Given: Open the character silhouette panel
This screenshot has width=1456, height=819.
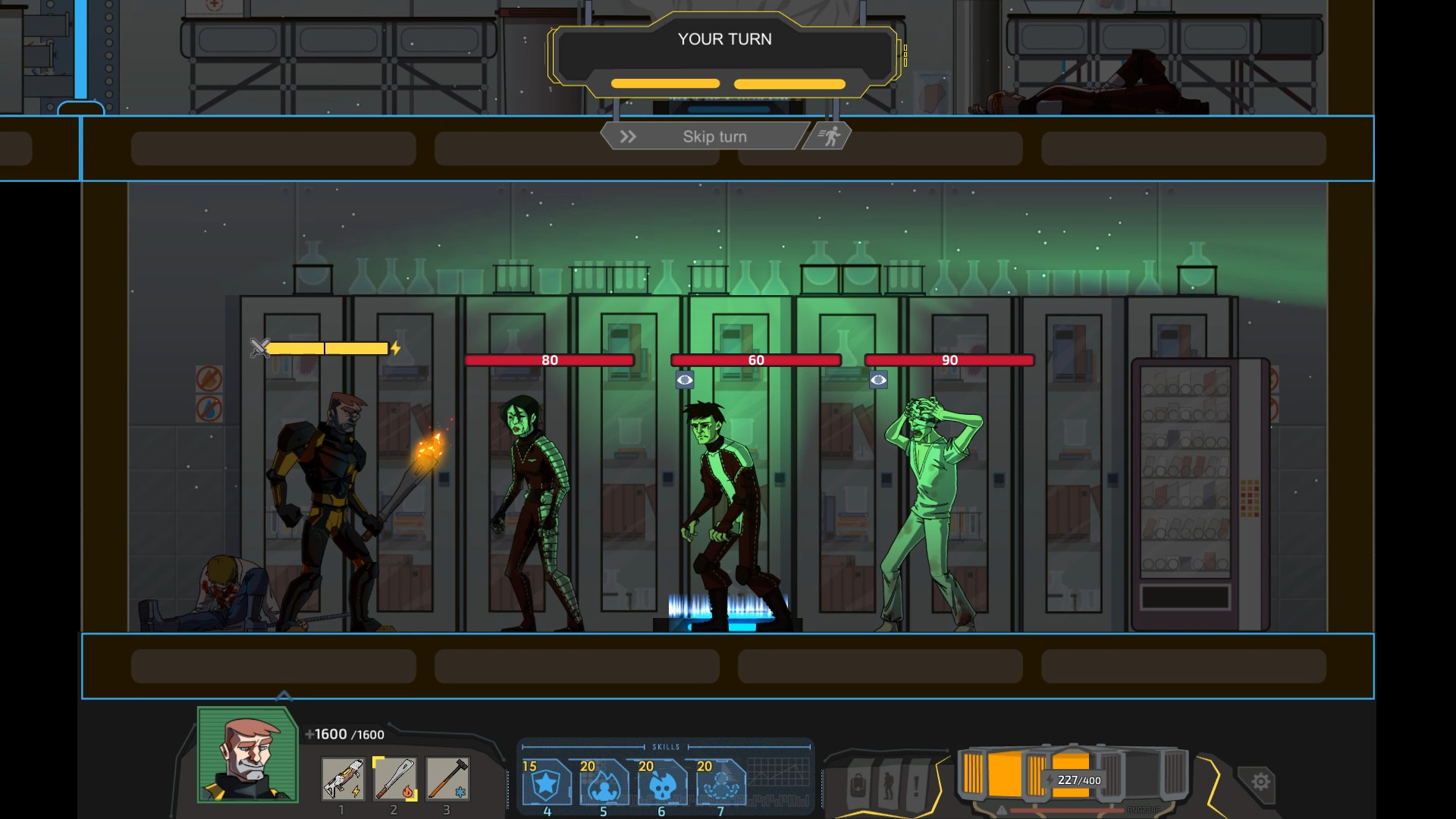Looking at the screenshot, I should tap(888, 786).
